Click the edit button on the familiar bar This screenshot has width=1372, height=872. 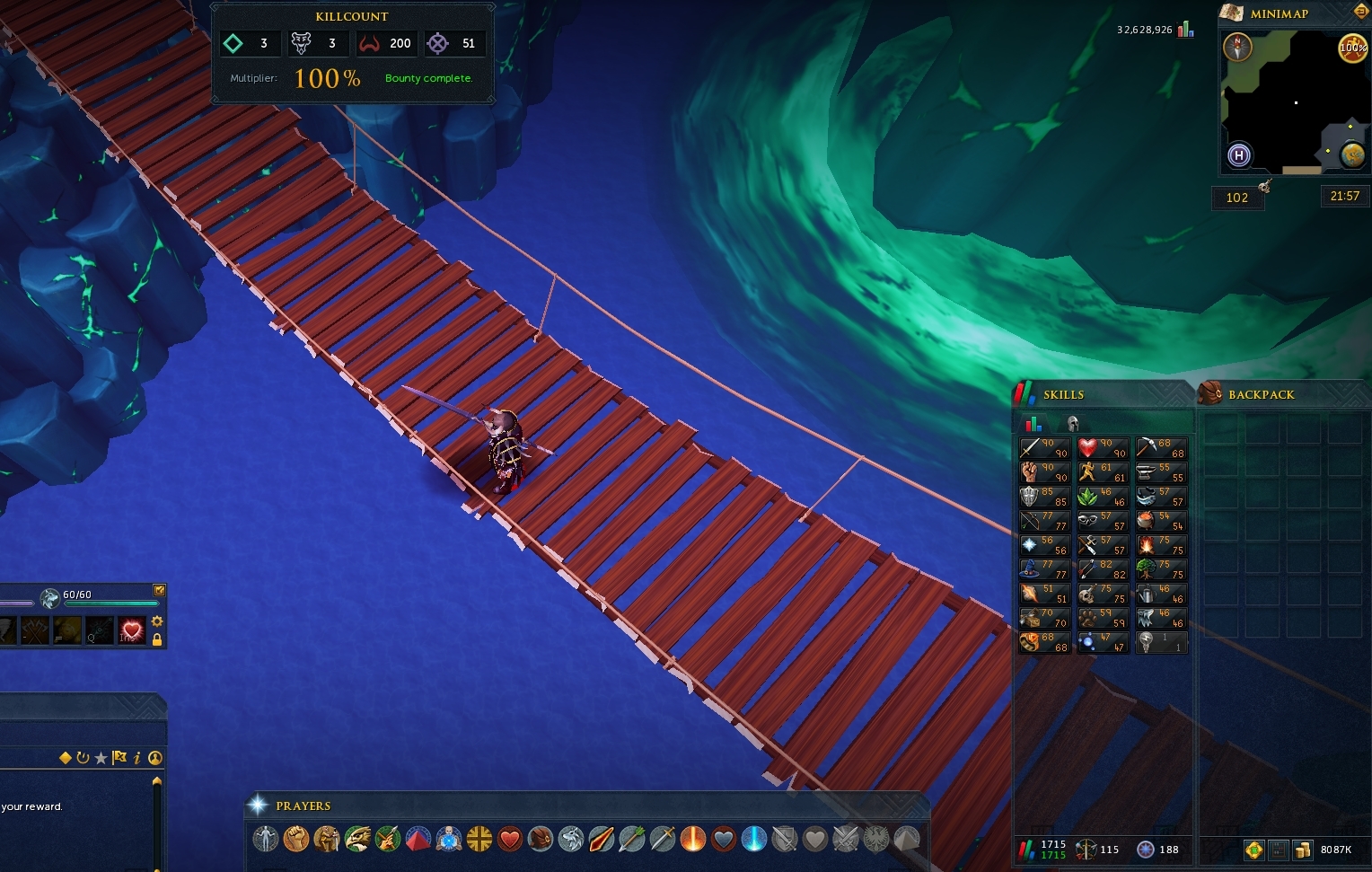click(160, 591)
